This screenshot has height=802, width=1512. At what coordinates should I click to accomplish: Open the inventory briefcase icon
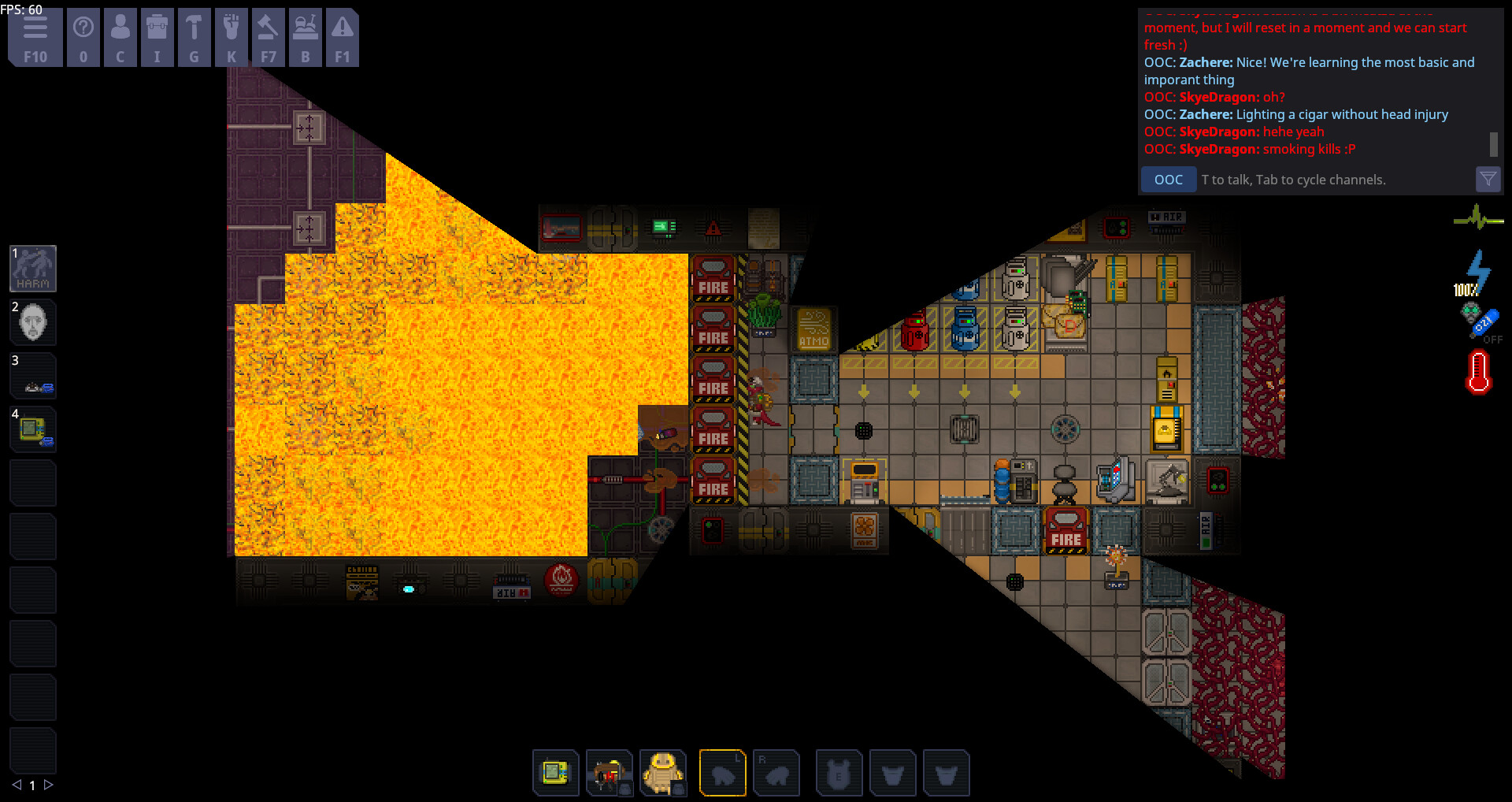pyautogui.click(x=157, y=36)
